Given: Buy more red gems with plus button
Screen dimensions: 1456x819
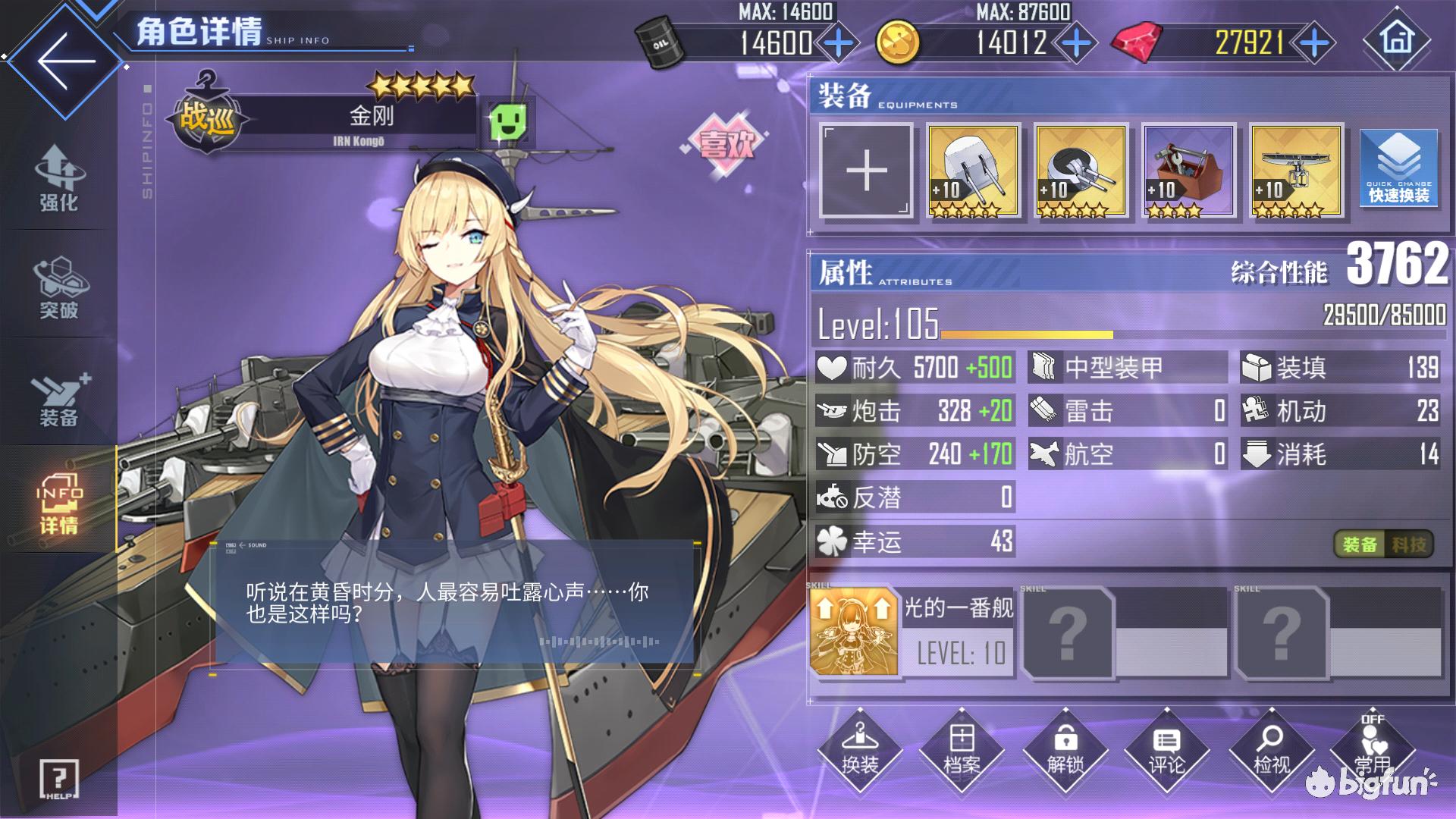Looking at the screenshot, I should tap(1314, 43).
